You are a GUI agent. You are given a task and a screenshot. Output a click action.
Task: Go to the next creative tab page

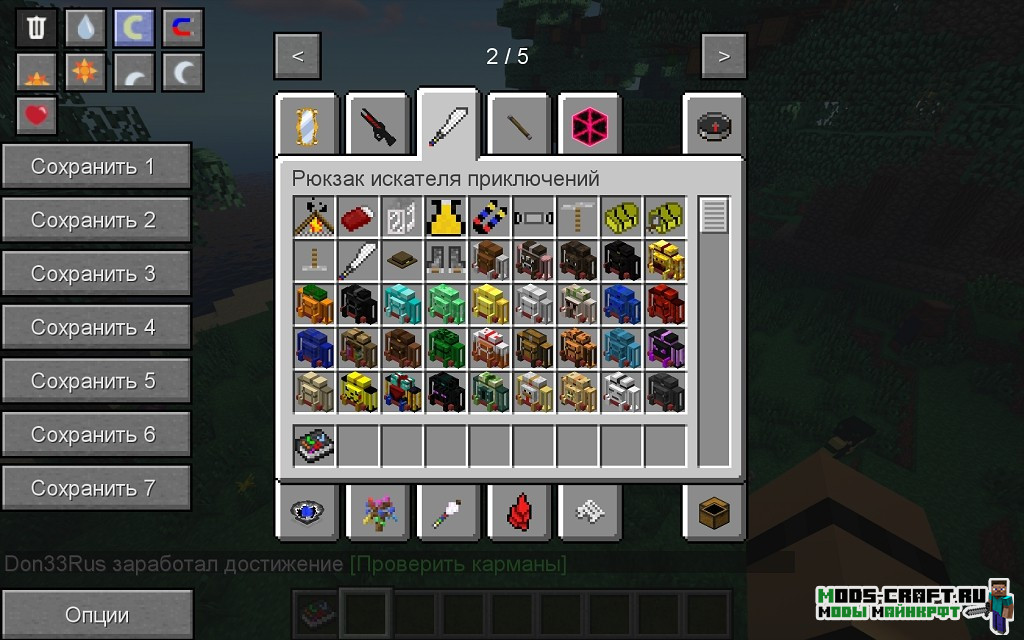pyautogui.click(x=723, y=56)
